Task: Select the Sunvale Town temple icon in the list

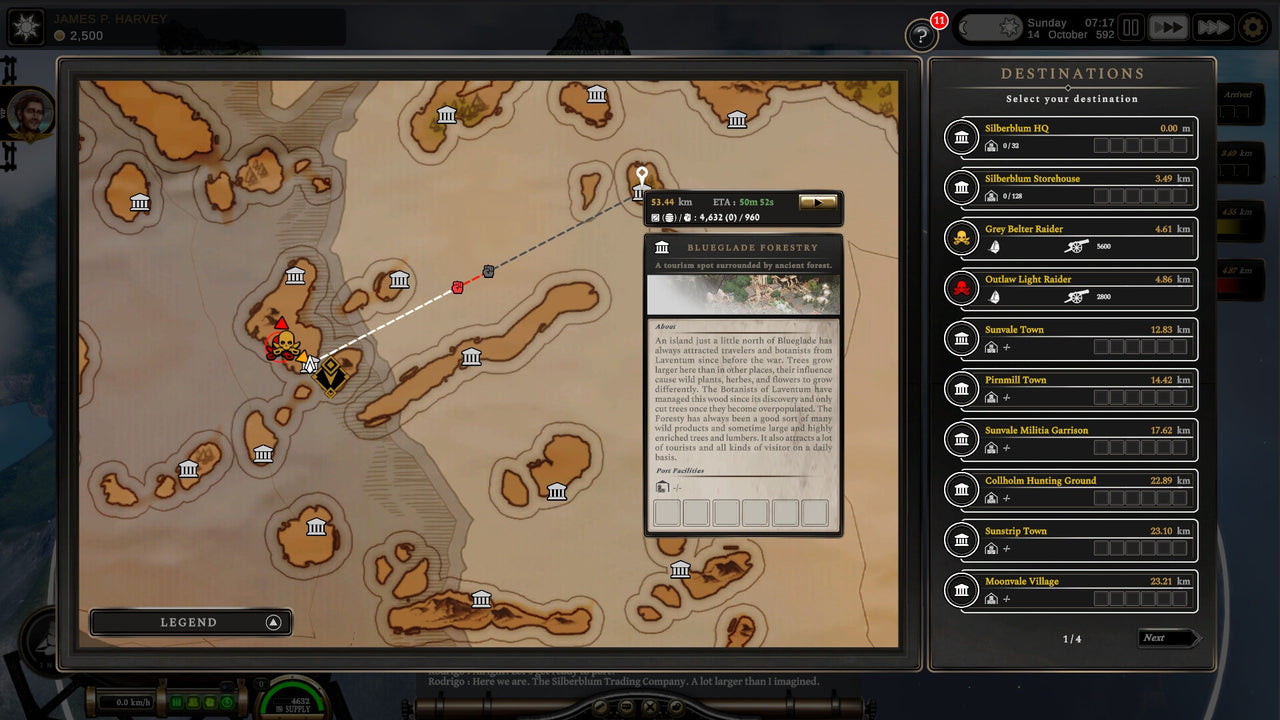Action: [x=961, y=339]
